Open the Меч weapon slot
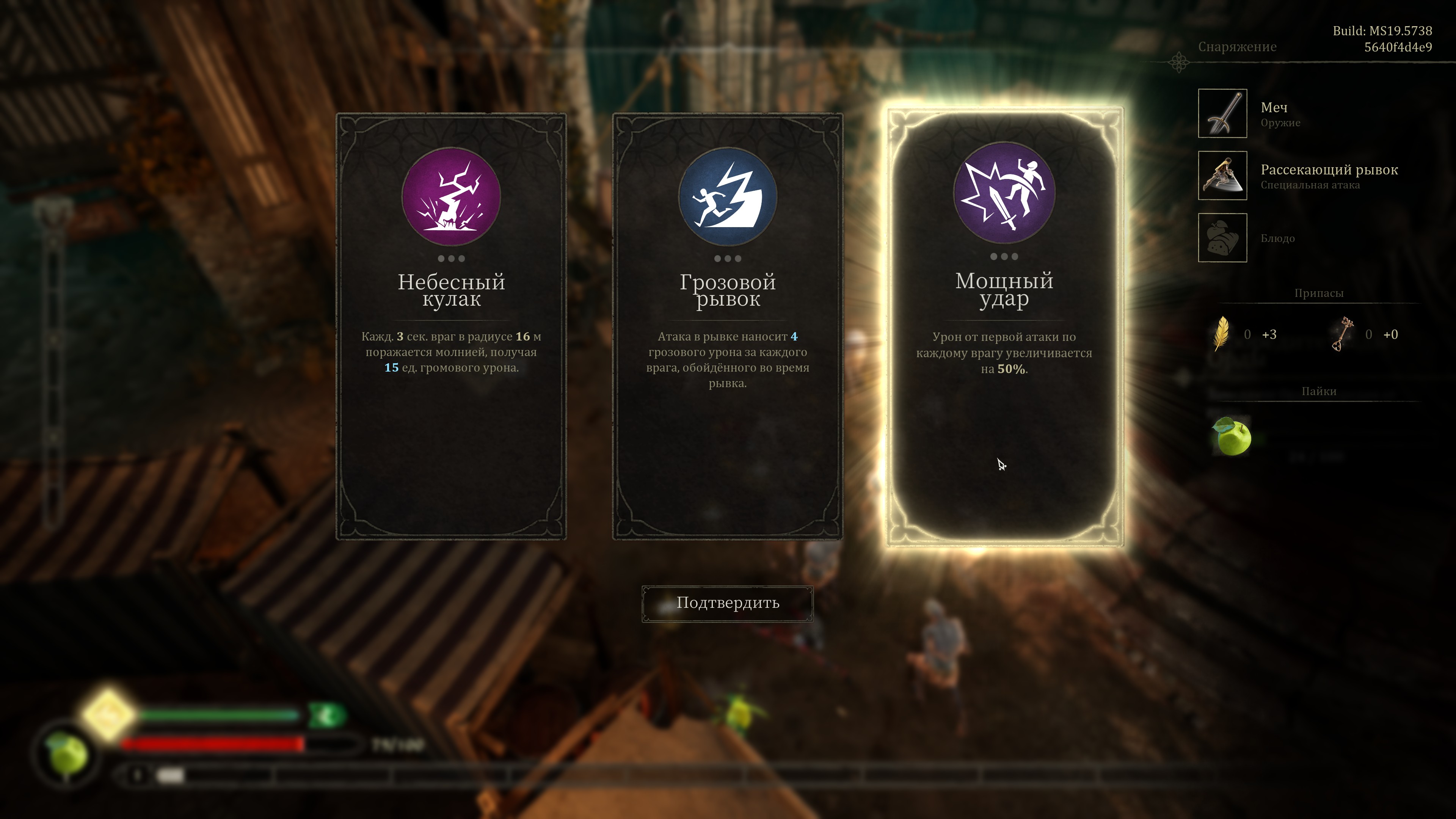1456x819 pixels. coord(1222,114)
